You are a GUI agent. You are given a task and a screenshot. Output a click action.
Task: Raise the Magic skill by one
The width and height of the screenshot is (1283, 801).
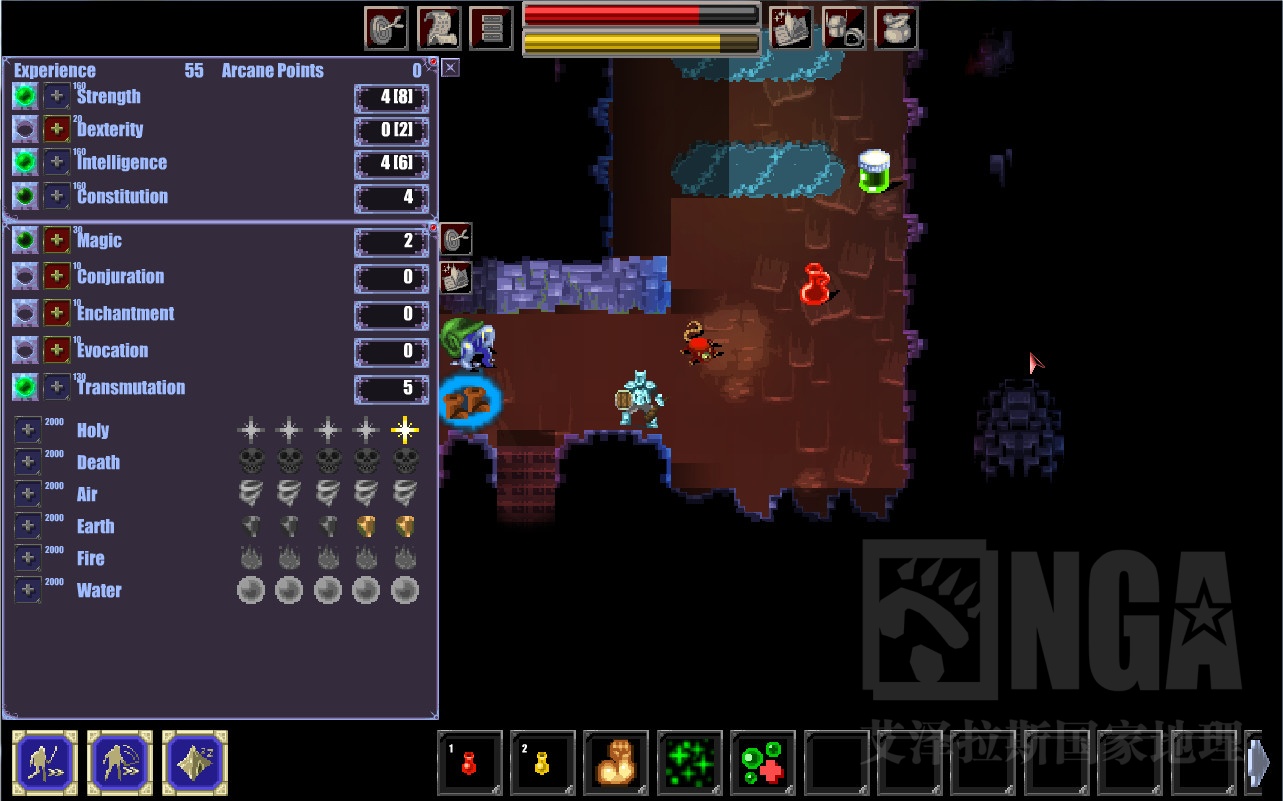click(x=57, y=240)
